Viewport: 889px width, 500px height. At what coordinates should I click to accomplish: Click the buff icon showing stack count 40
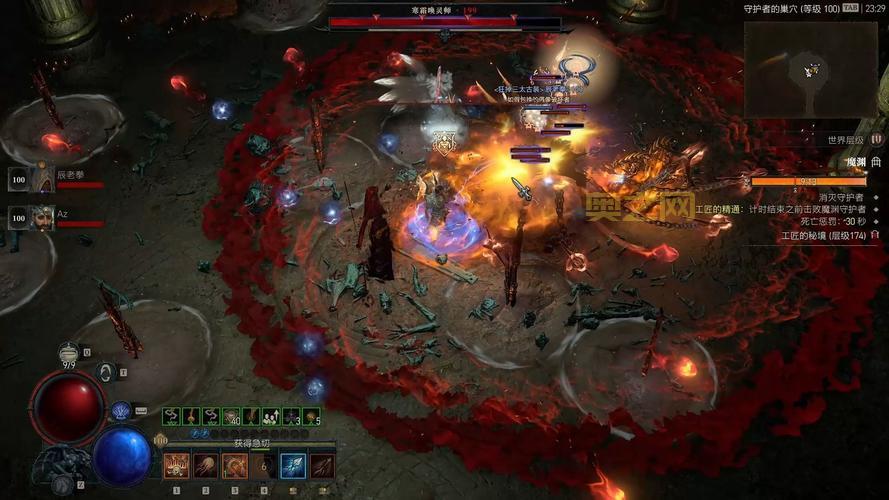231,416
